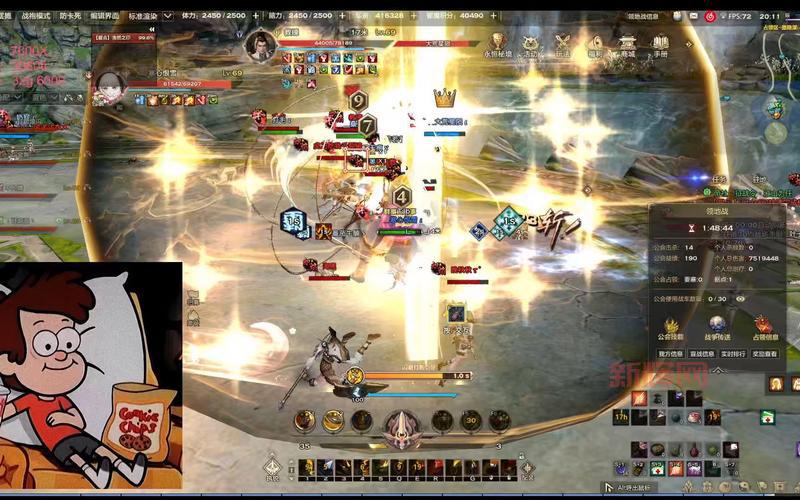Open the 永恒秘境 menu icon

point(497,44)
